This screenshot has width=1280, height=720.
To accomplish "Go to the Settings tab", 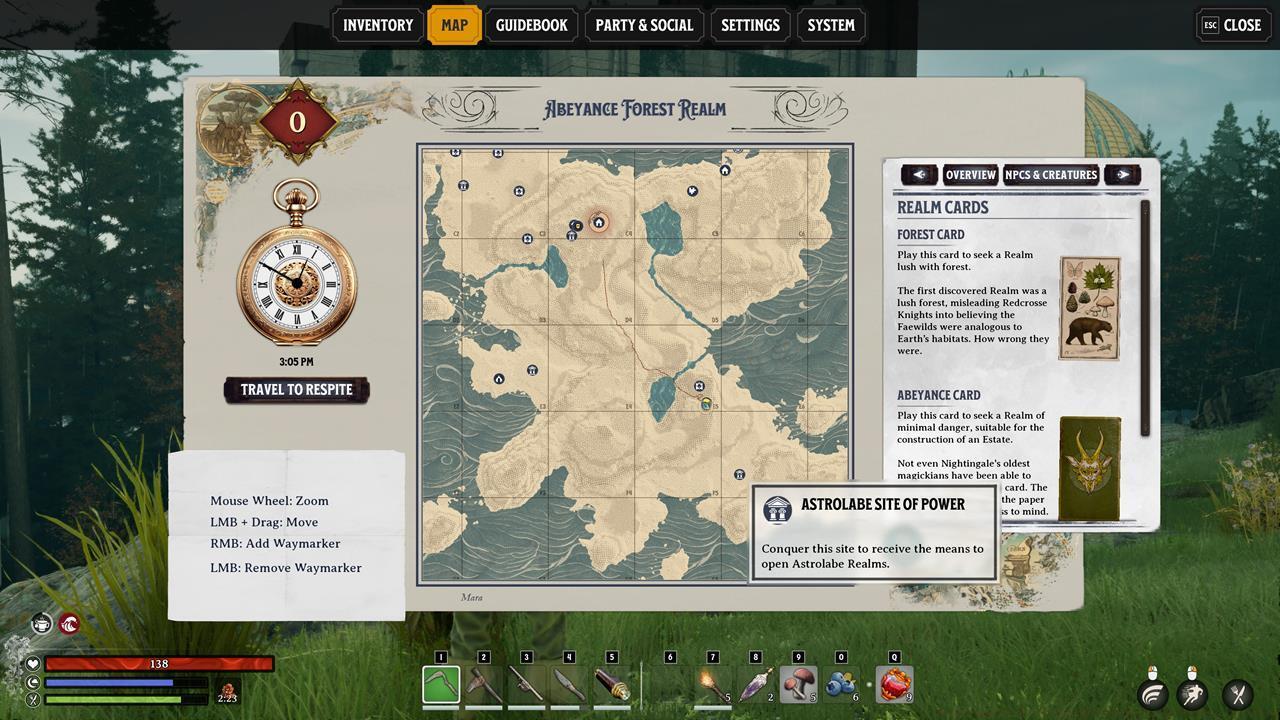I will pos(750,25).
